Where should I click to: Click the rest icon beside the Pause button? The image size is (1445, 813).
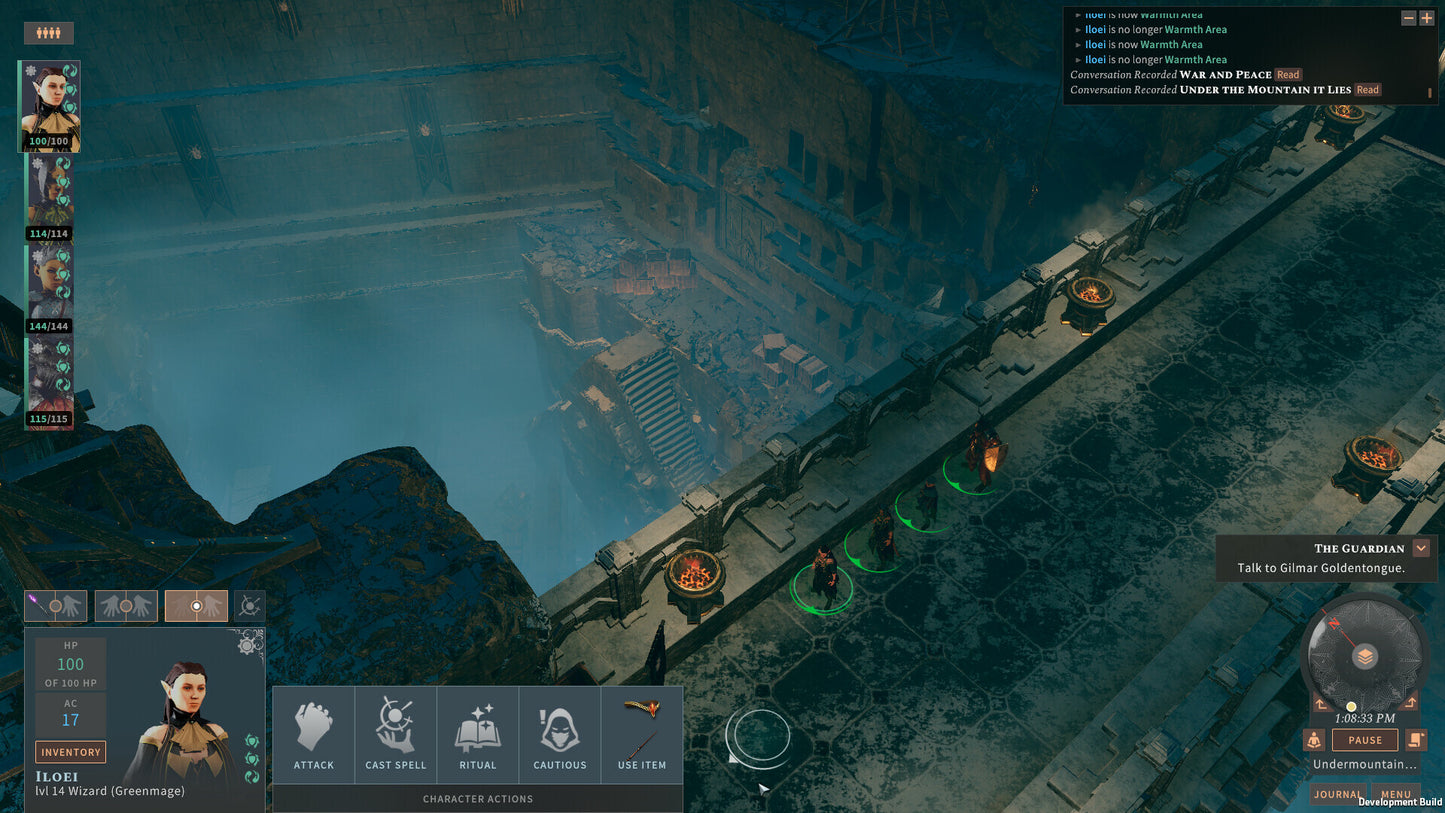(x=1314, y=740)
